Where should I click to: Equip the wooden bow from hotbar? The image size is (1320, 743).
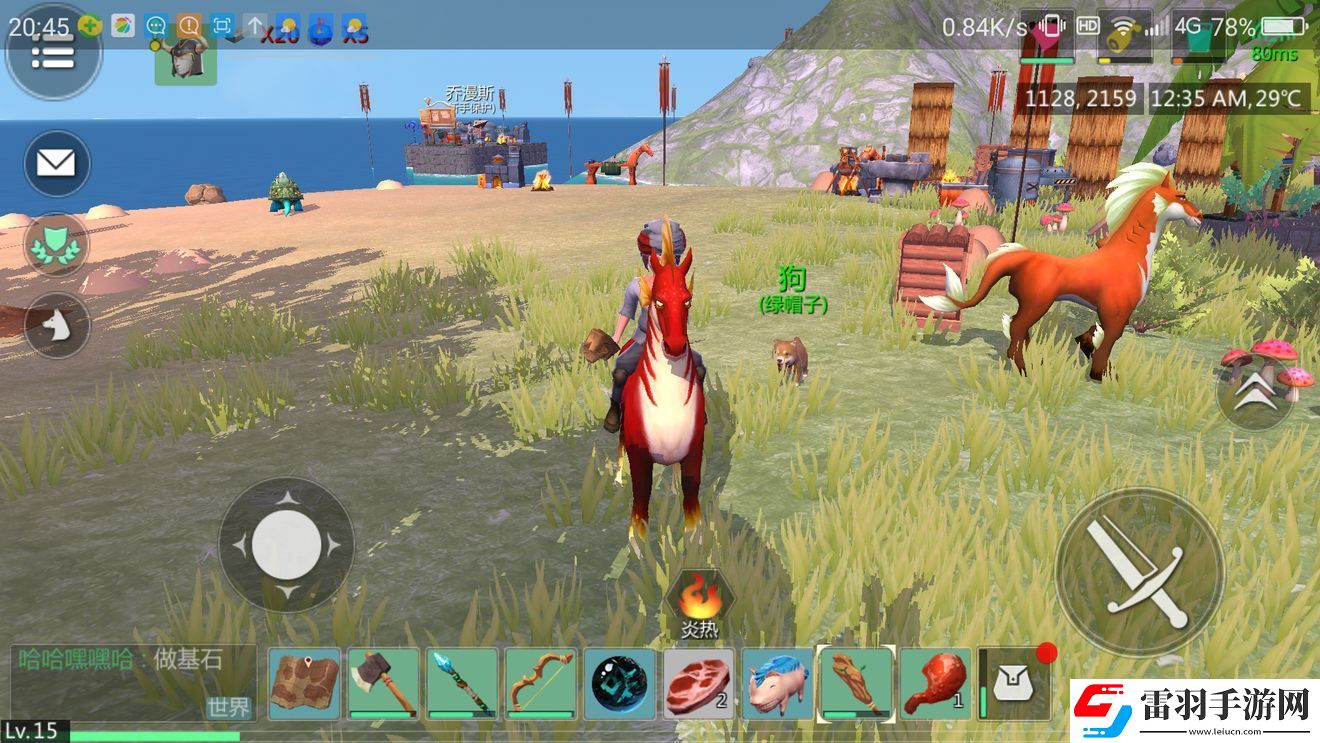(x=540, y=684)
